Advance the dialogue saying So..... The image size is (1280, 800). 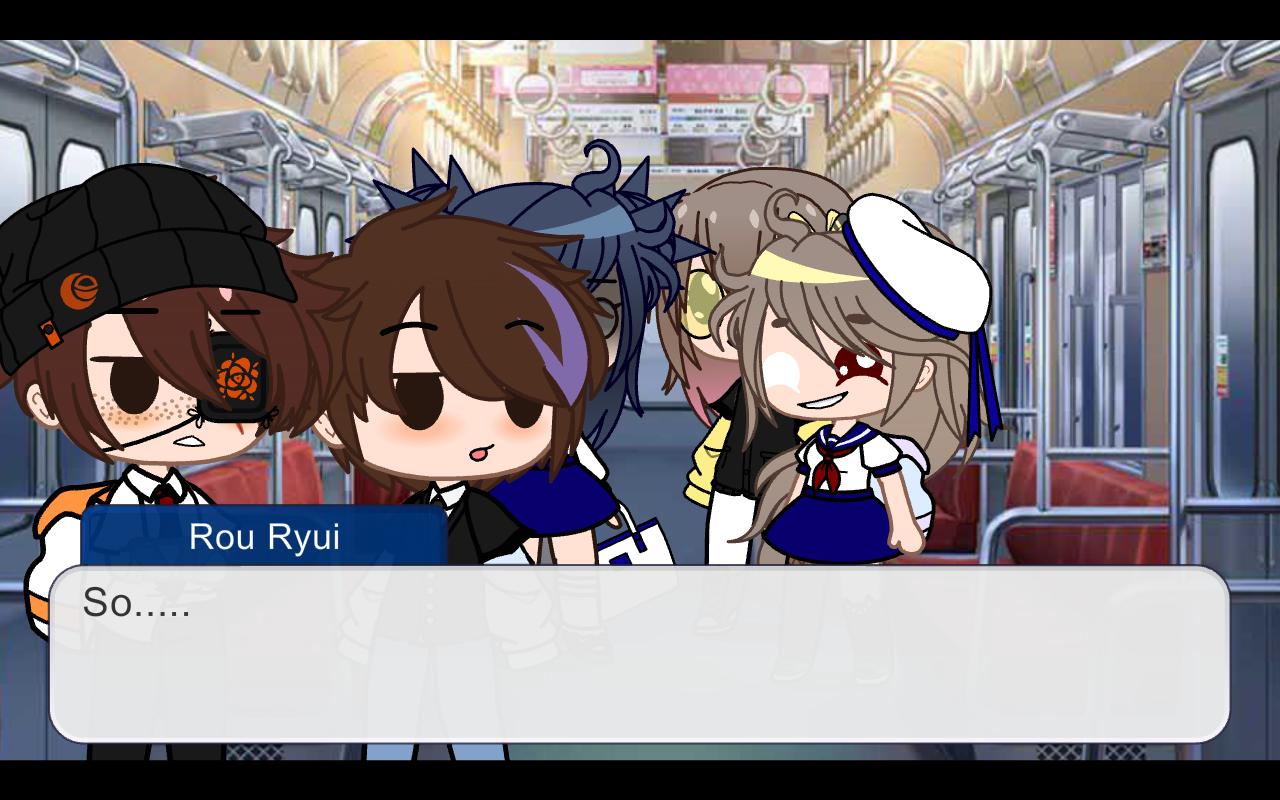[x=640, y=650]
